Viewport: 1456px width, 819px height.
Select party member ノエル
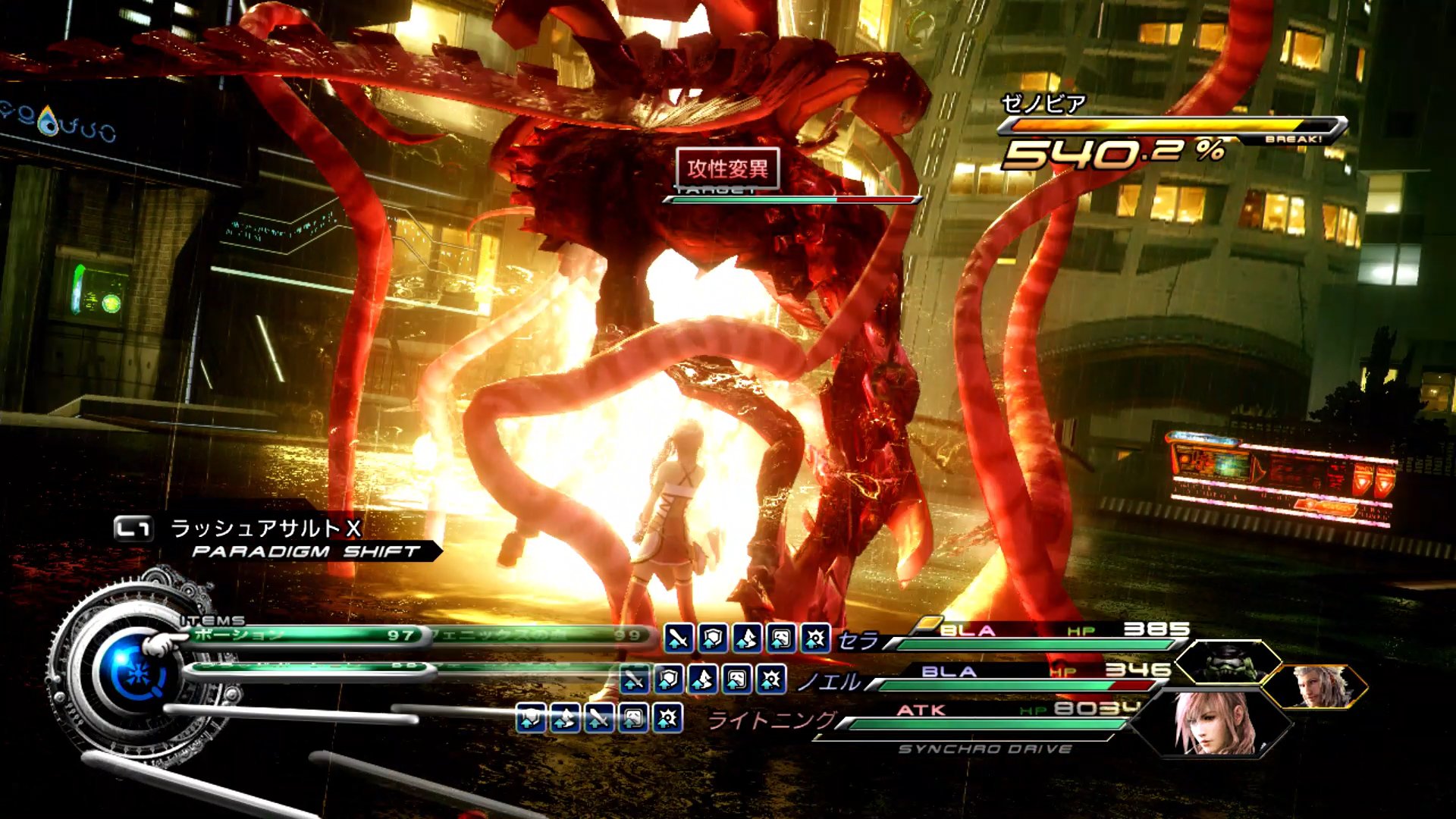pyautogui.click(x=829, y=682)
